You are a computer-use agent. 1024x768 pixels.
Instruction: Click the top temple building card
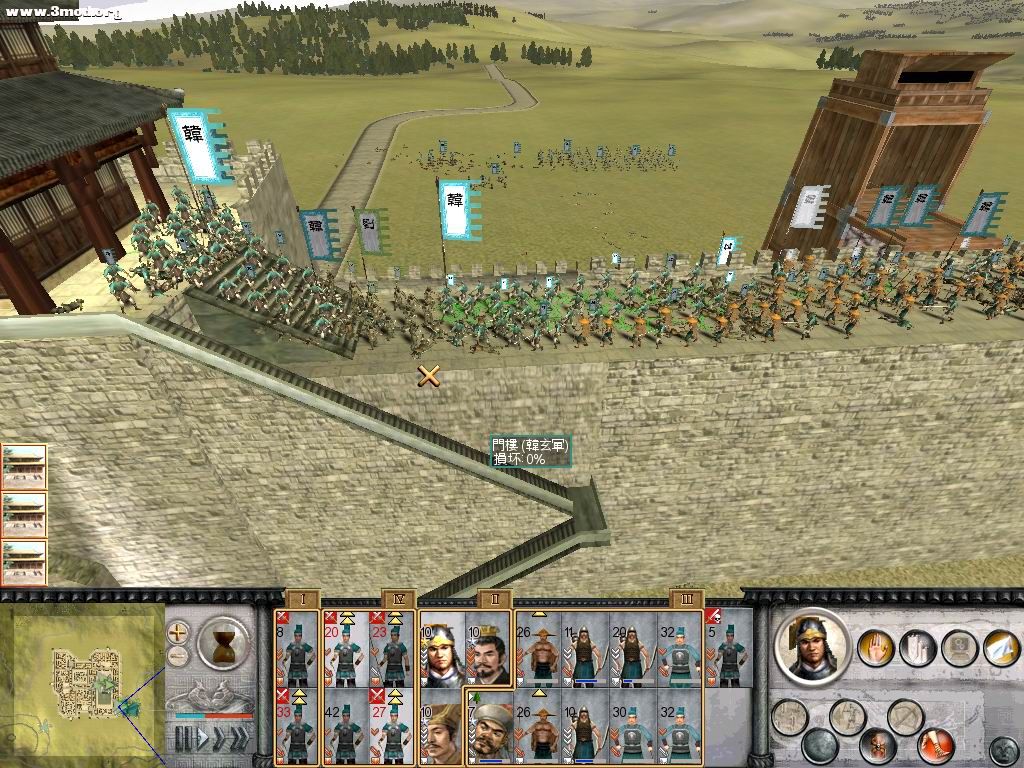(x=24, y=467)
